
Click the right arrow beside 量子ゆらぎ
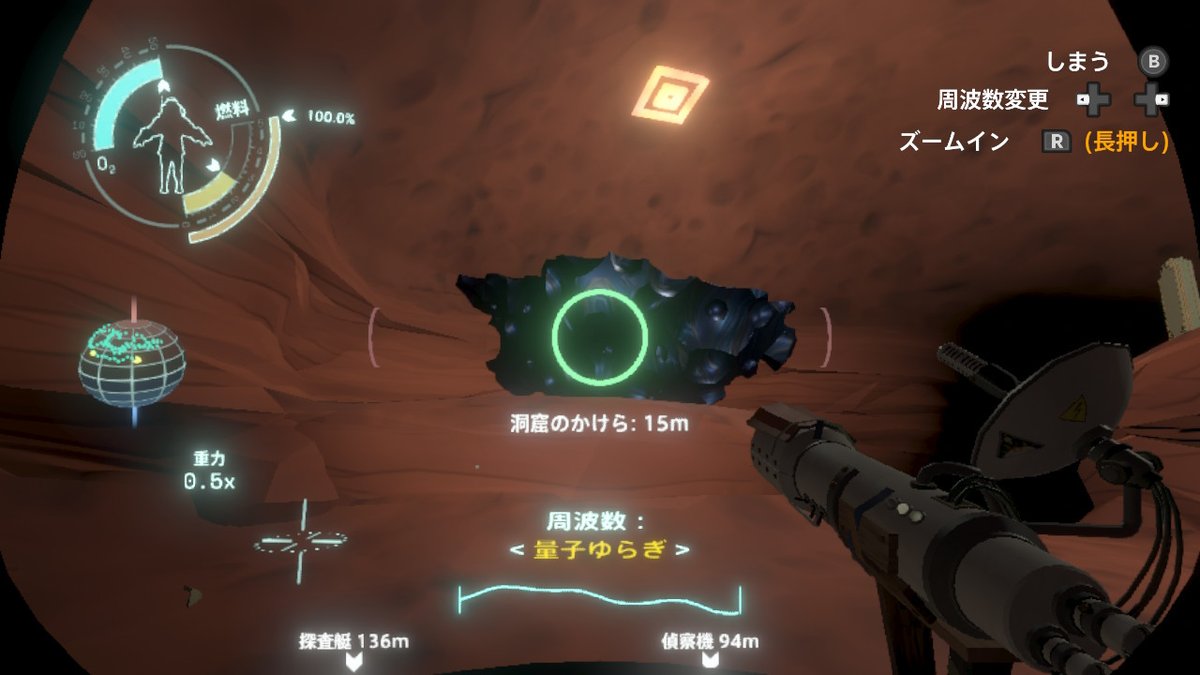pyautogui.click(x=682, y=552)
